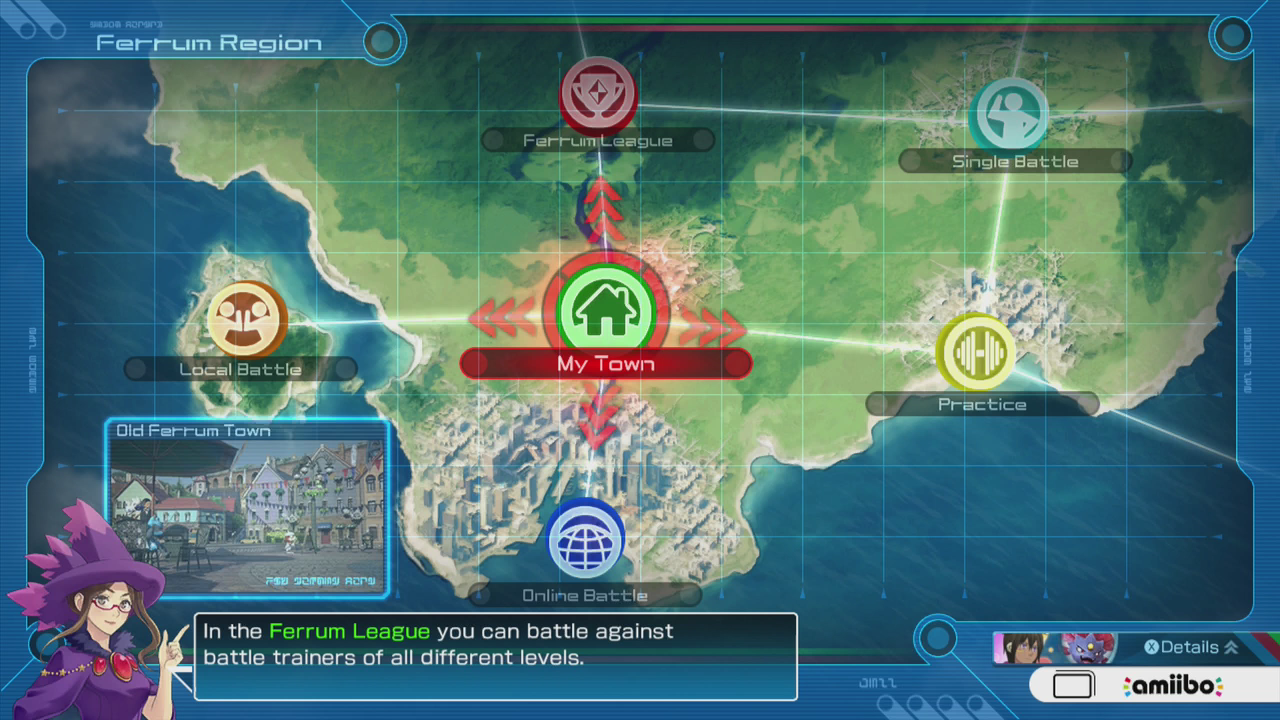Viewport: 1280px width, 720px height.
Task: Click the advisor's dialogue box to continue
Action: coord(495,656)
